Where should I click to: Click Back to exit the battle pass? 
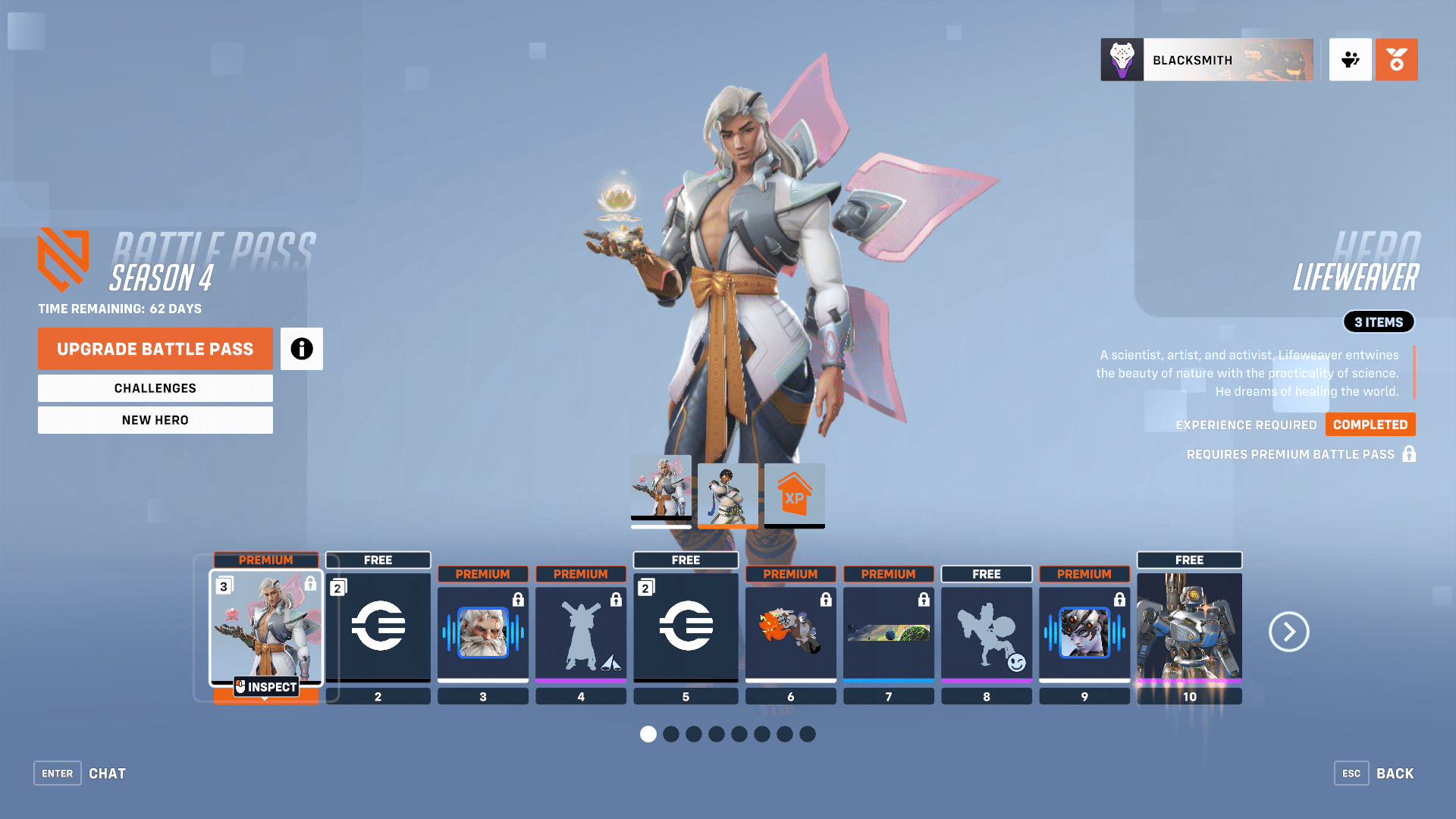click(x=1395, y=773)
